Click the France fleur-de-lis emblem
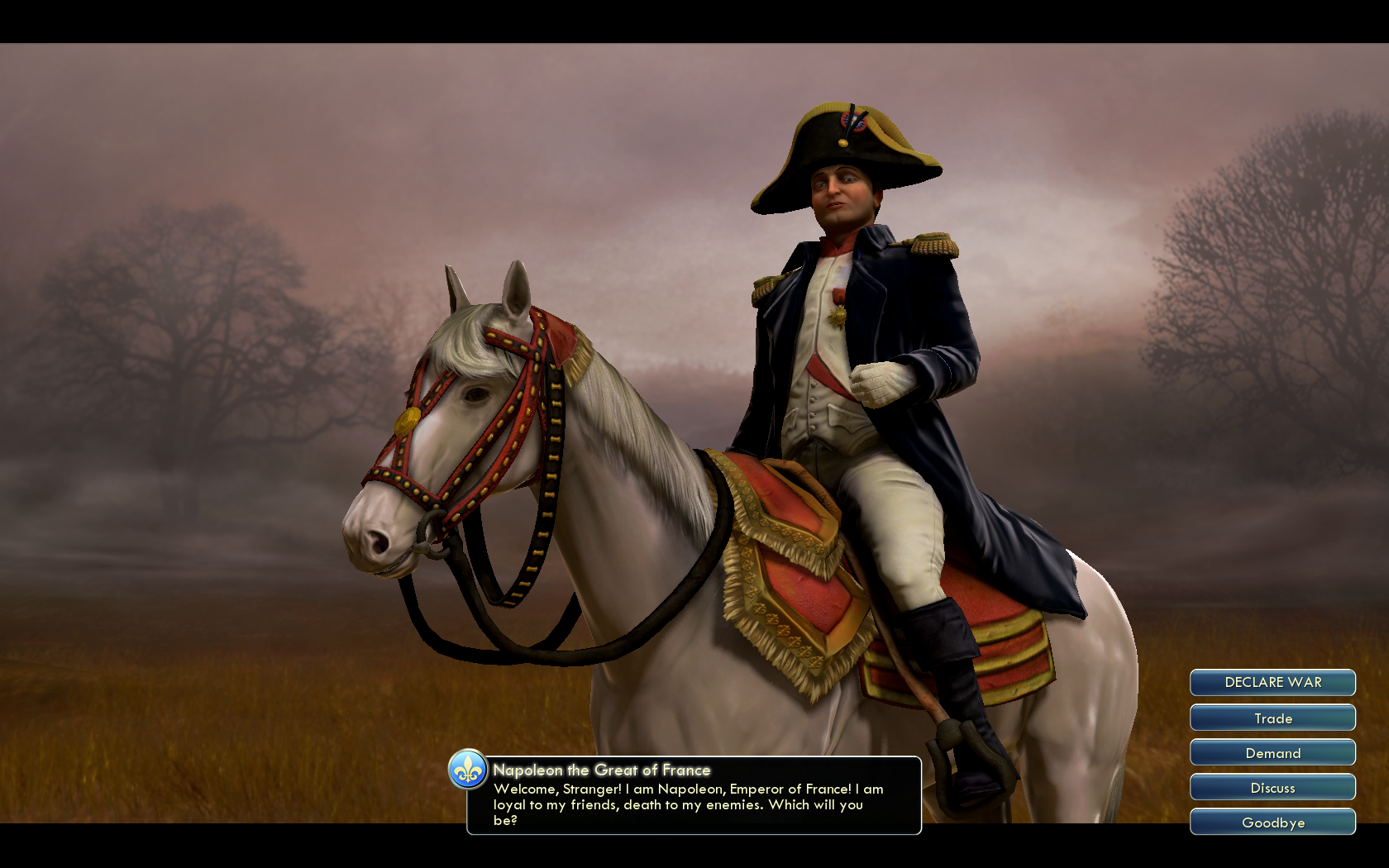 [x=468, y=770]
